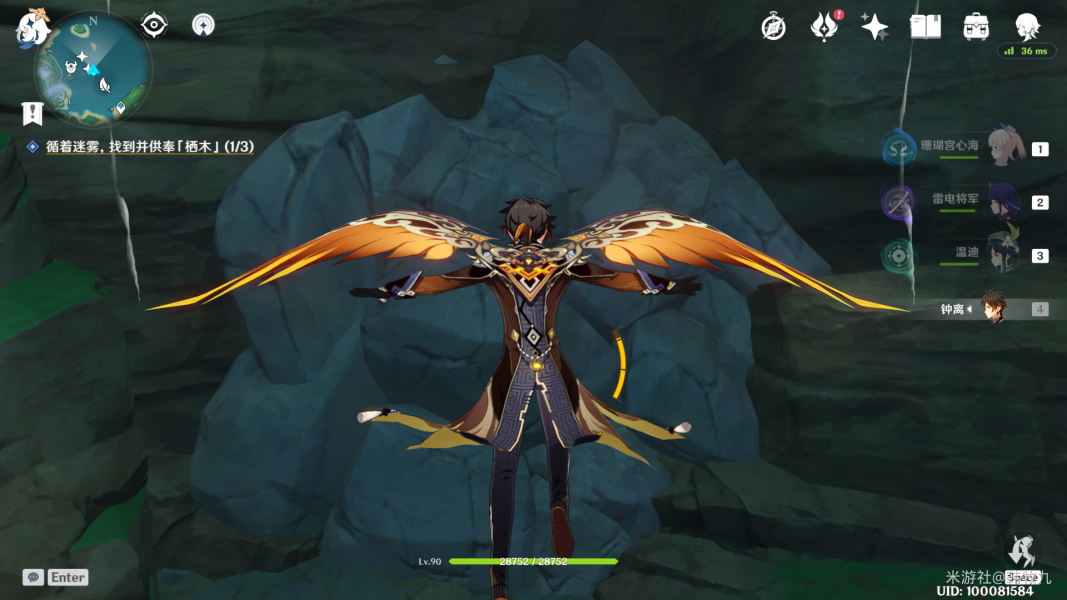Open the events icon with red notification
Screen dimensions: 1067x600
click(x=824, y=27)
